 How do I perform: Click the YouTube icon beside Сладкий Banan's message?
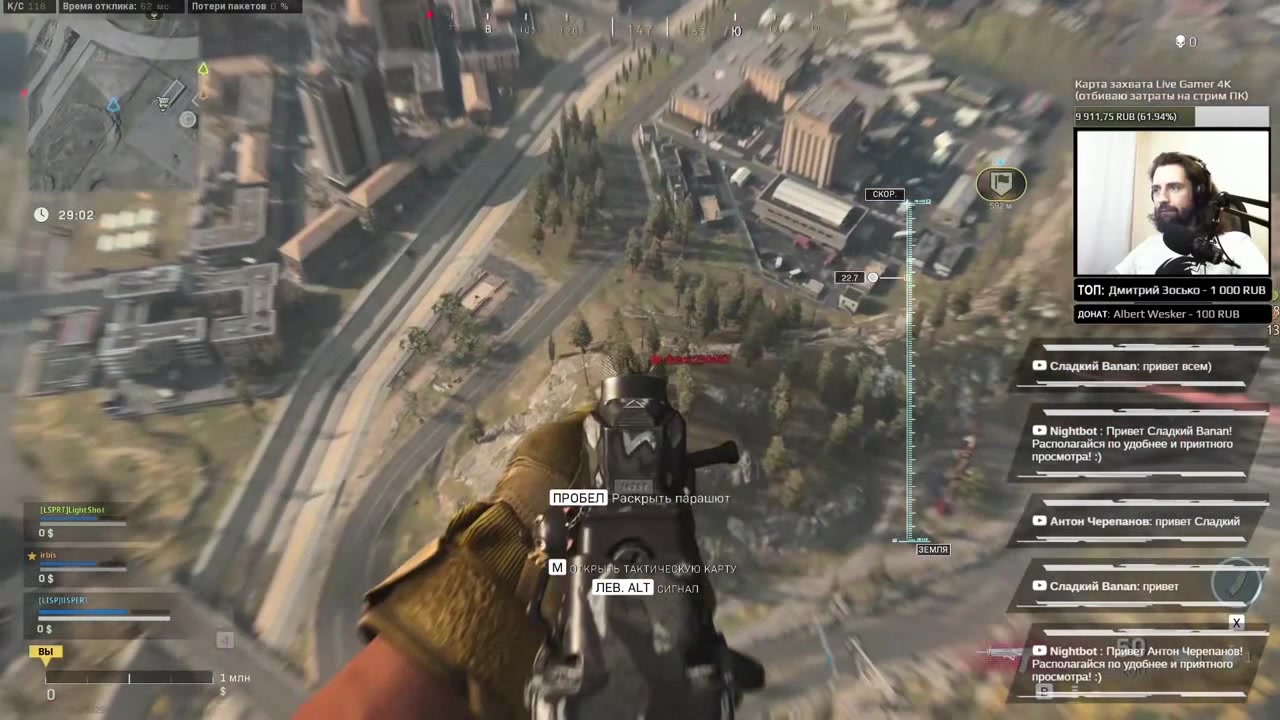pyautogui.click(x=1039, y=366)
